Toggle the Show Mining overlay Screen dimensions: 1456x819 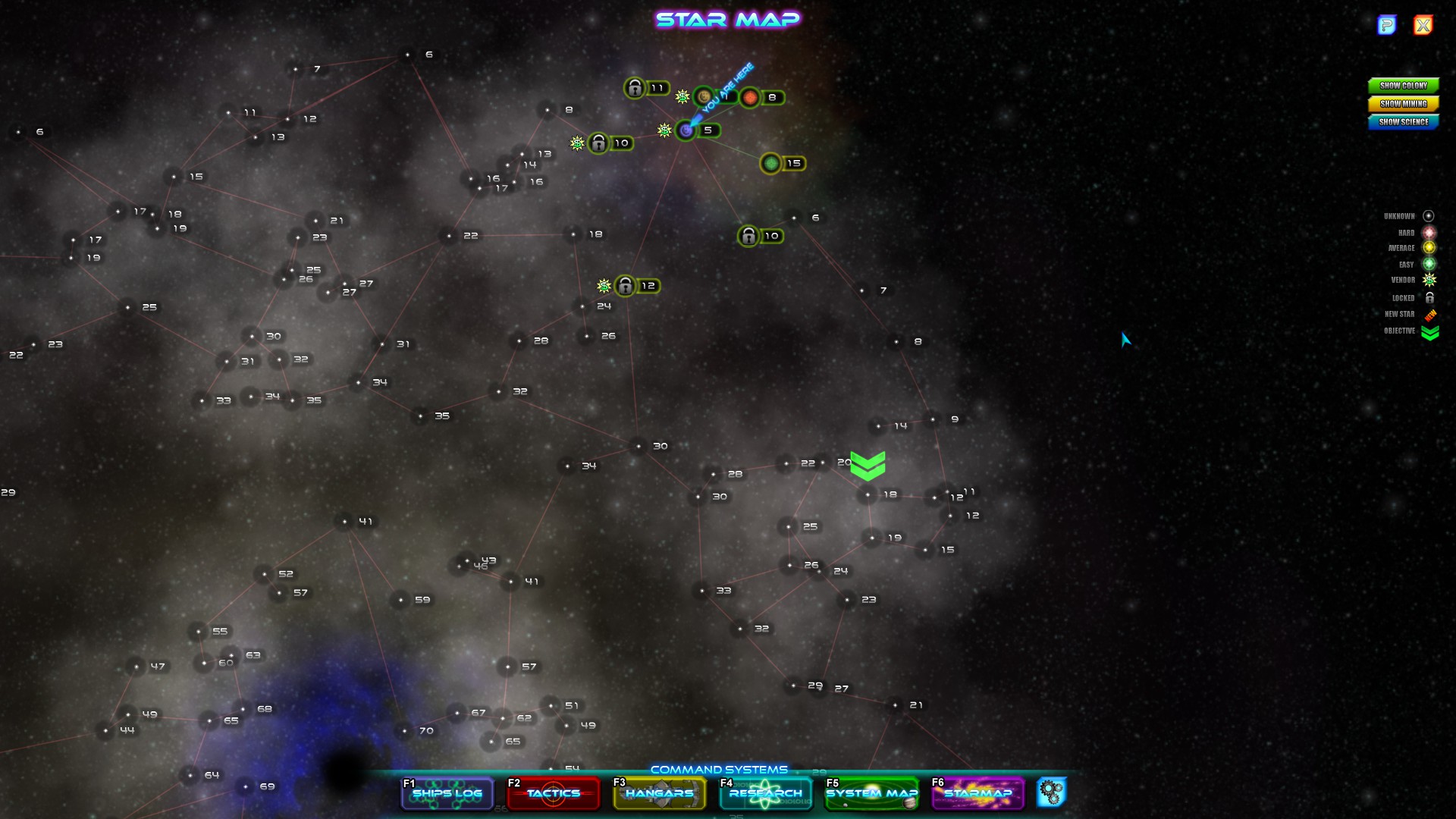[1402, 104]
